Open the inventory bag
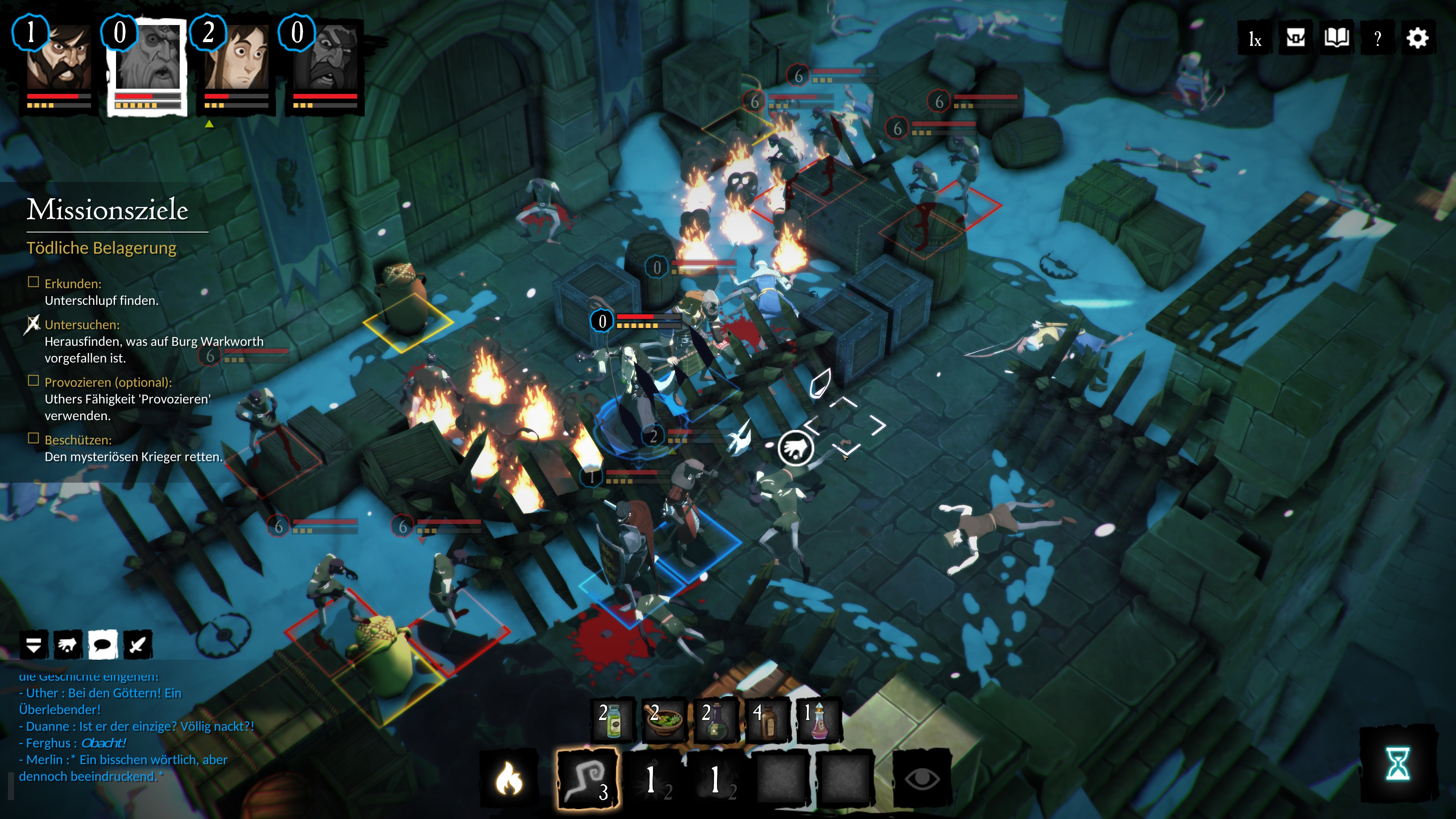Screen dimensions: 1456x819 pos(1295,39)
